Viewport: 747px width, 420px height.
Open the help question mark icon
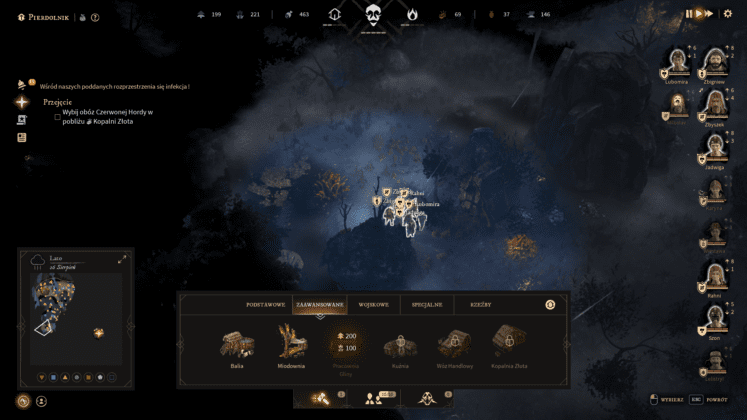[95, 17]
